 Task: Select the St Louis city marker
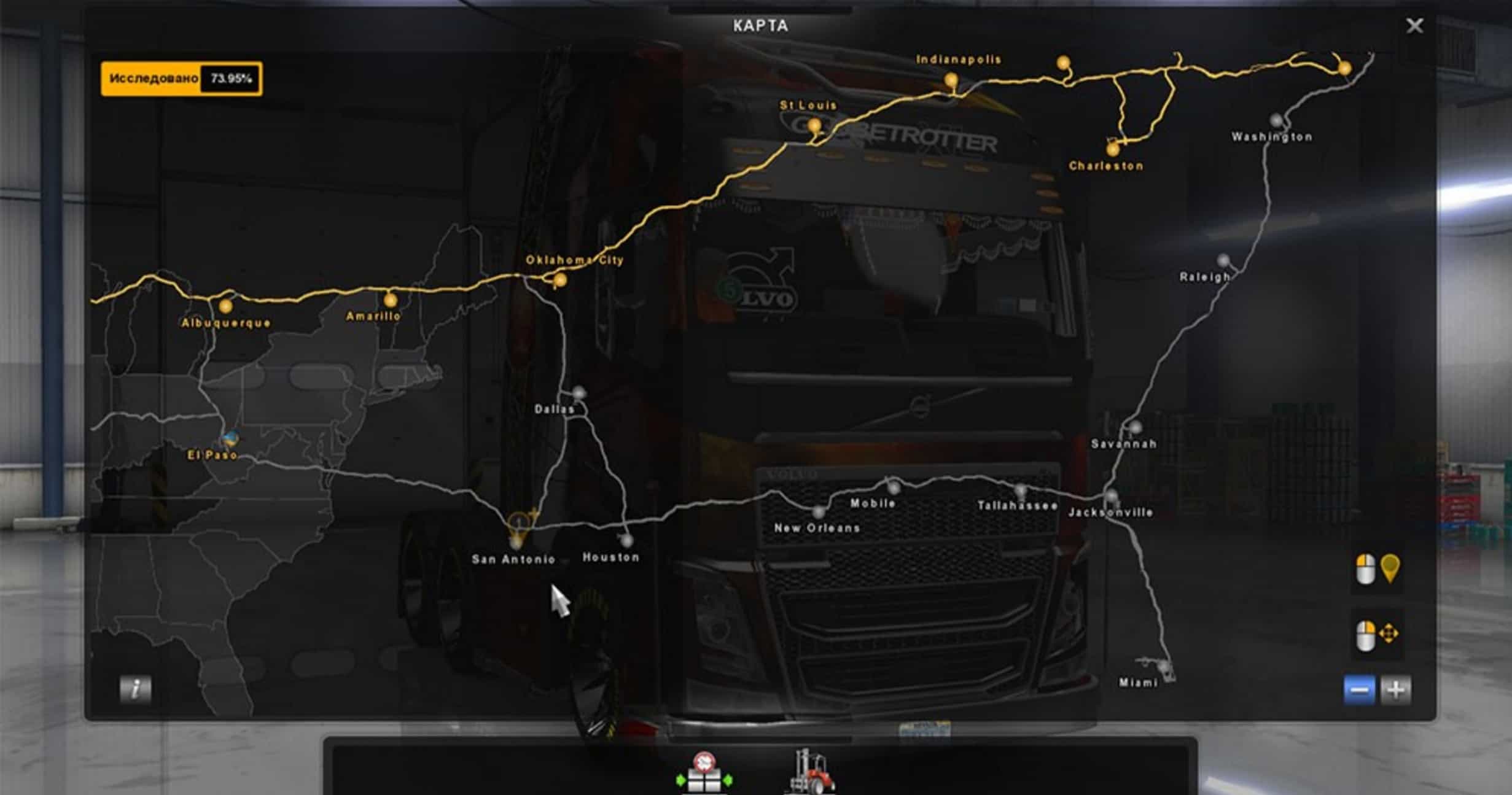pyautogui.click(x=814, y=126)
